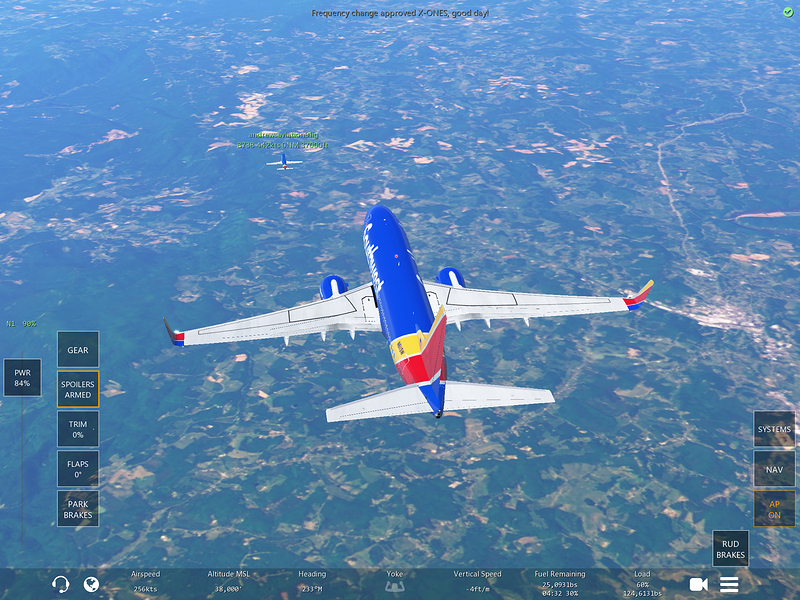
Task: Open the SYSTEMS panel
Action: (774, 429)
